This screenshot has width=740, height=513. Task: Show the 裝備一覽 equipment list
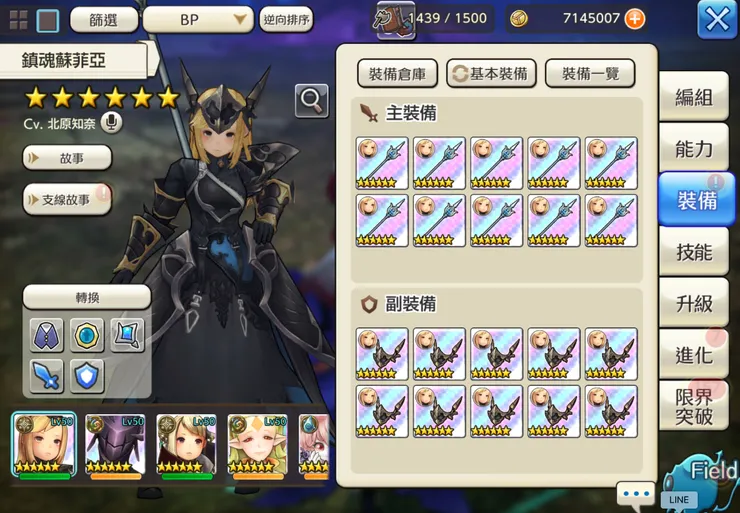coord(589,73)
